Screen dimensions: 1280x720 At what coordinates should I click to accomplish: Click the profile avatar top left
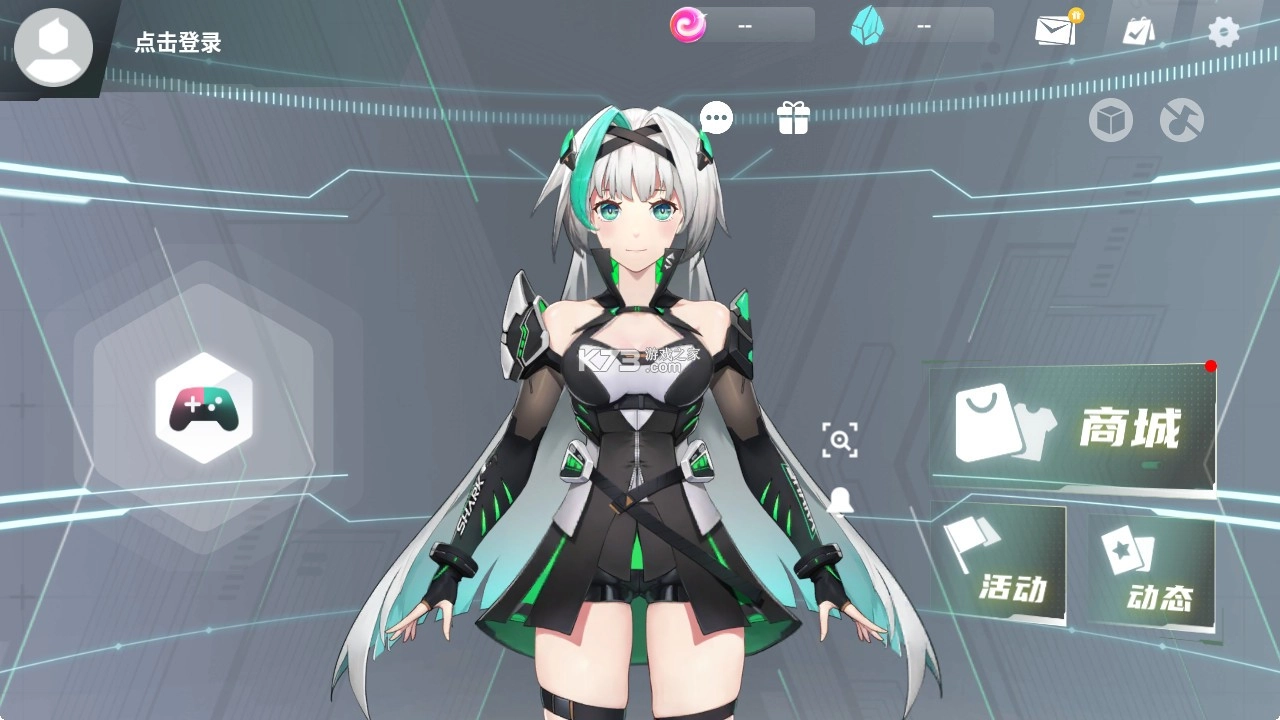[x=53, y=47]
